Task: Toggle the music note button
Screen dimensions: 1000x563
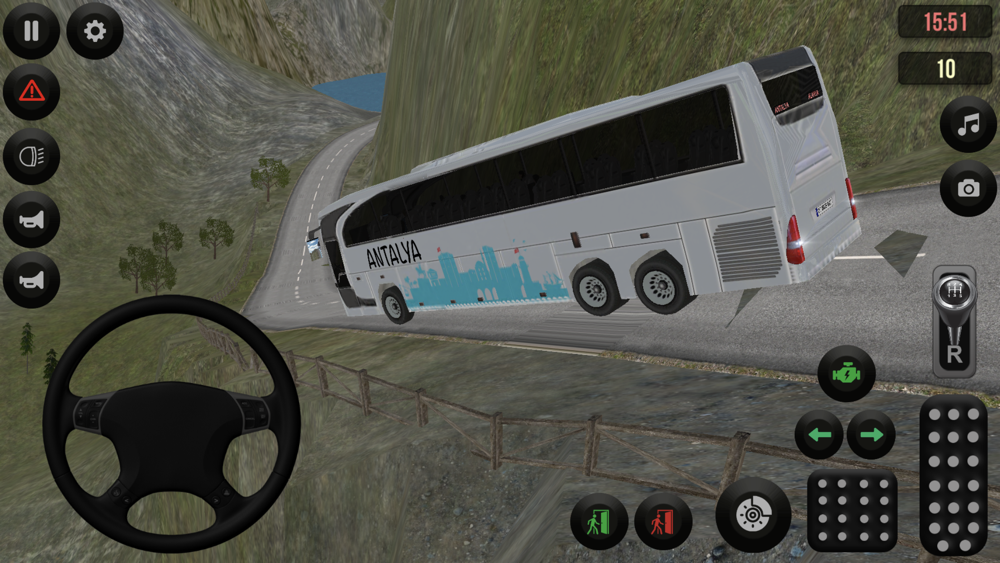Action: point(968,125)
